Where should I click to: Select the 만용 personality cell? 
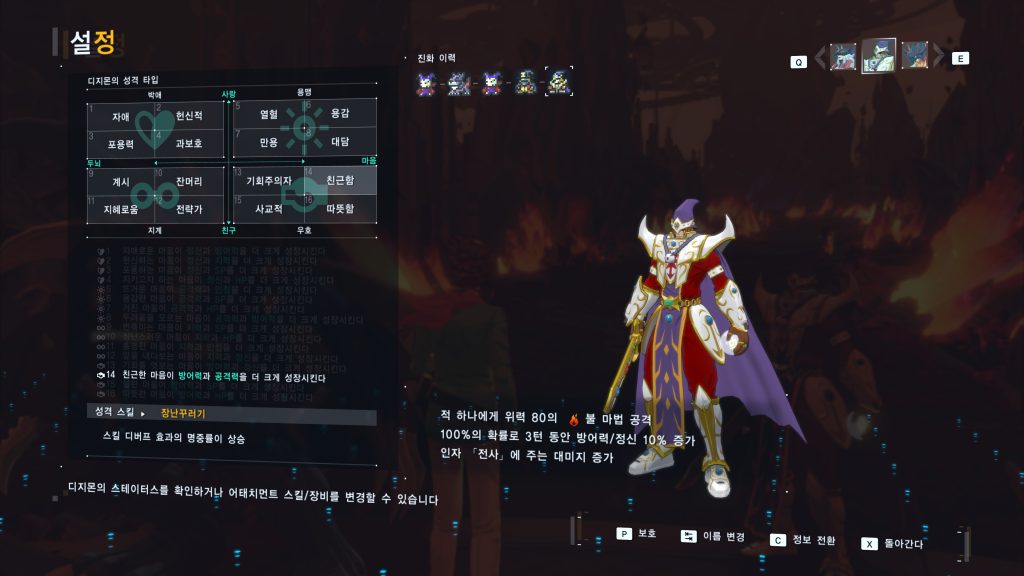pos(268,142)
